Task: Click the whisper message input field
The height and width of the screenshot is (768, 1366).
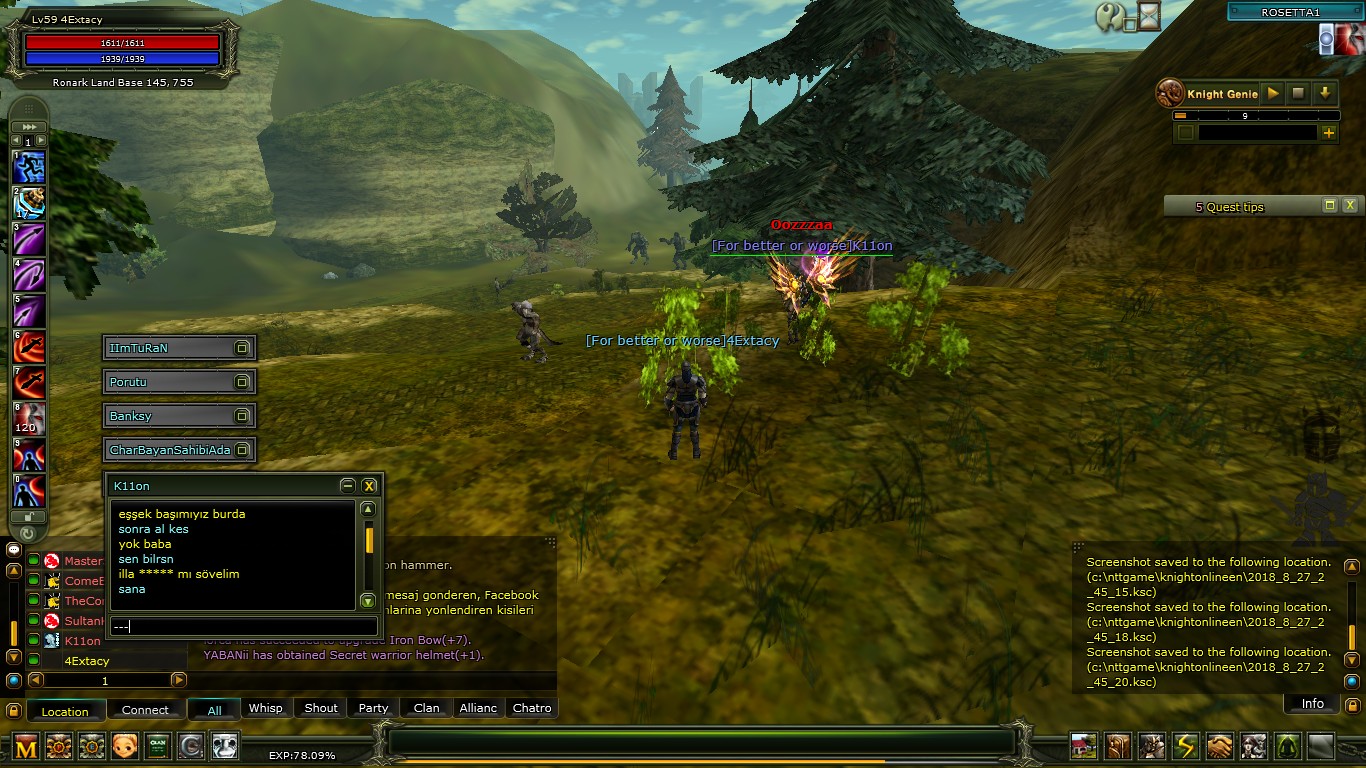Action: click(245, 627)
